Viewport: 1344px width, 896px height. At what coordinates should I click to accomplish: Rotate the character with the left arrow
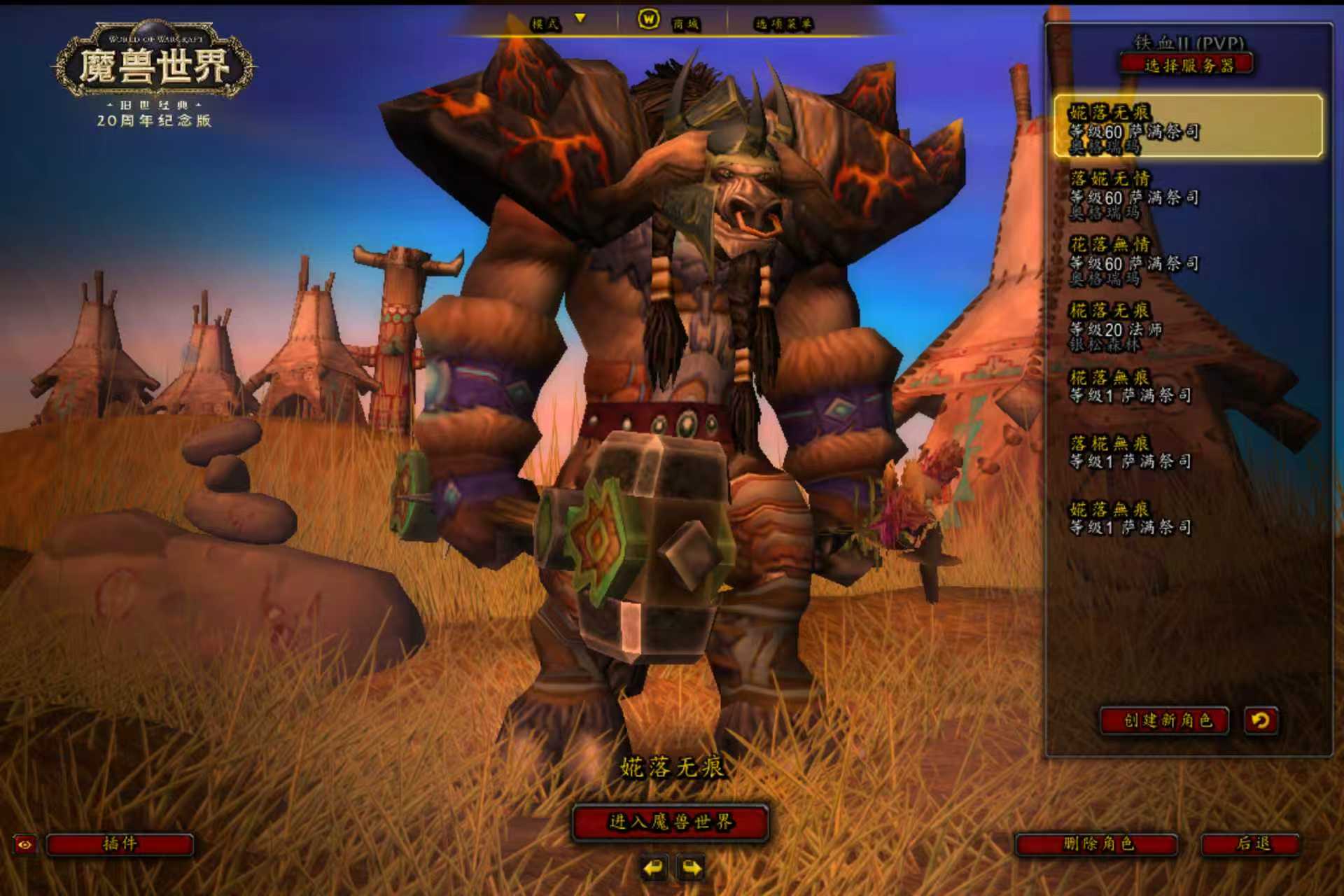654,869
